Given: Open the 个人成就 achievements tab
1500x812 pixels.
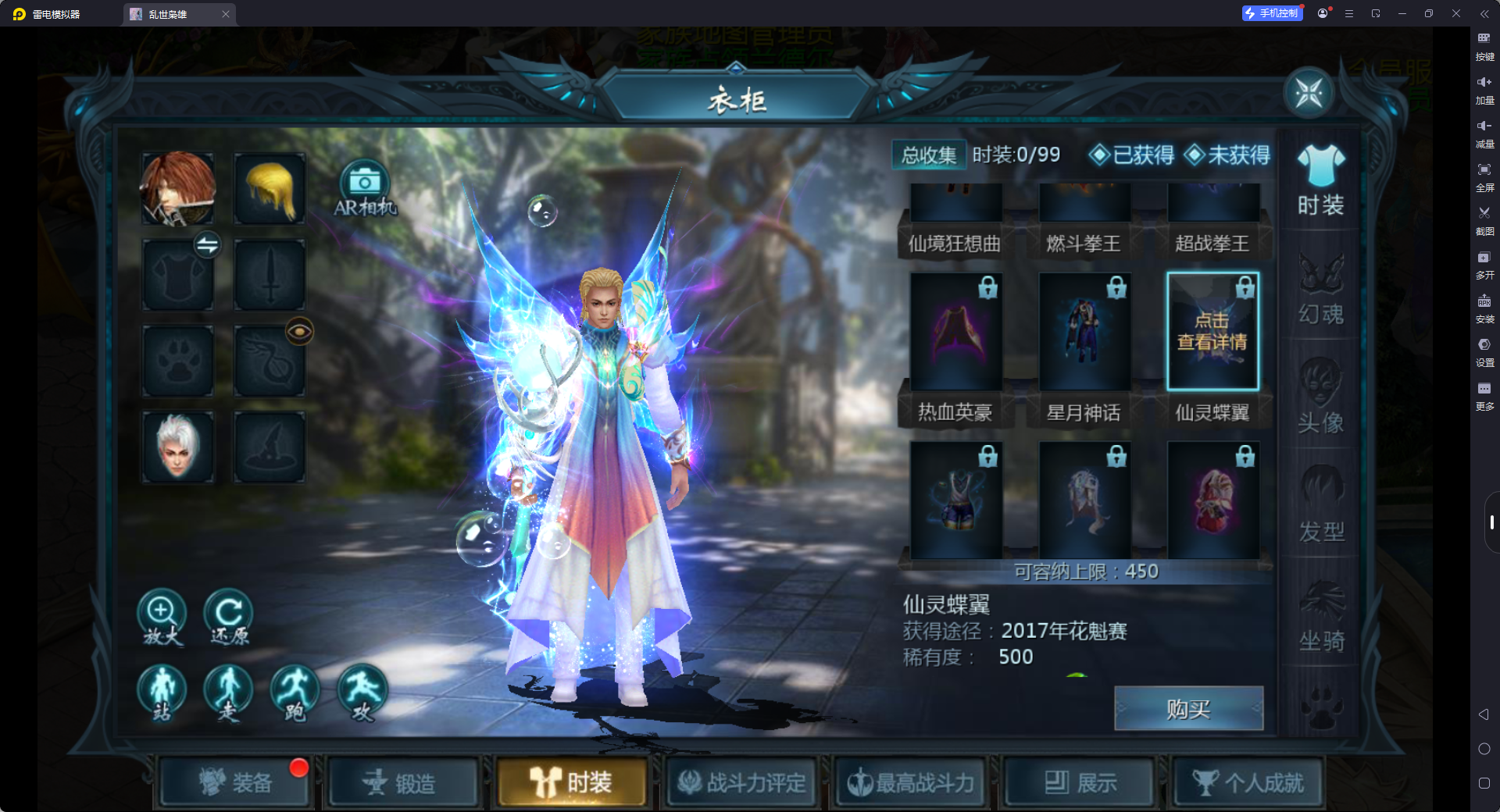Looking at the screenshot, I should (x=1248, y=782).
